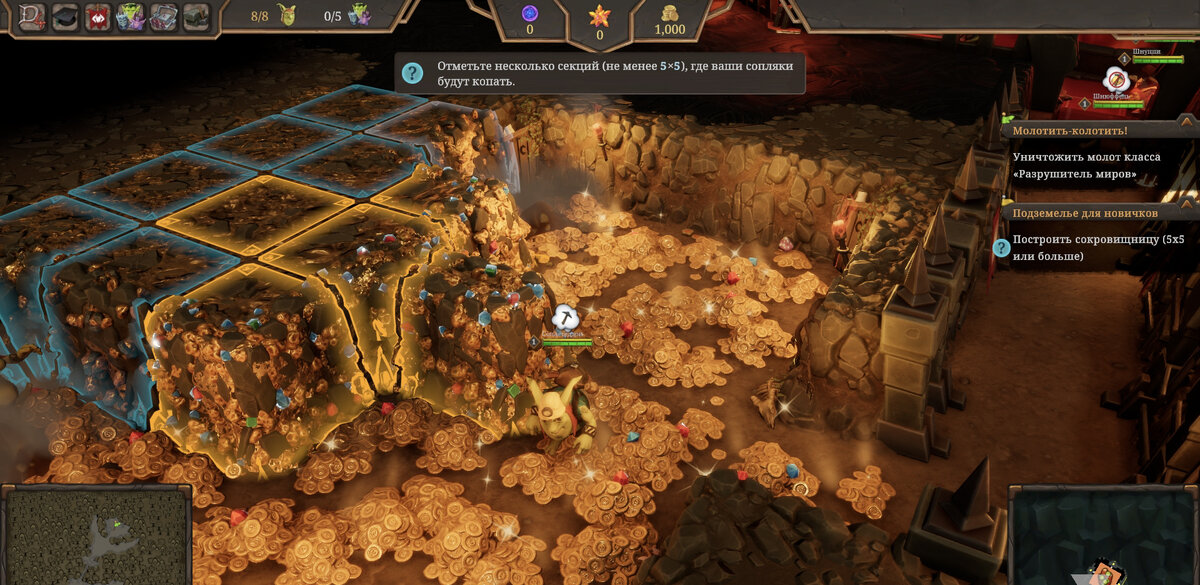
Task: Select the treasure chest toolbar icon
Action: tap(163, 16)
